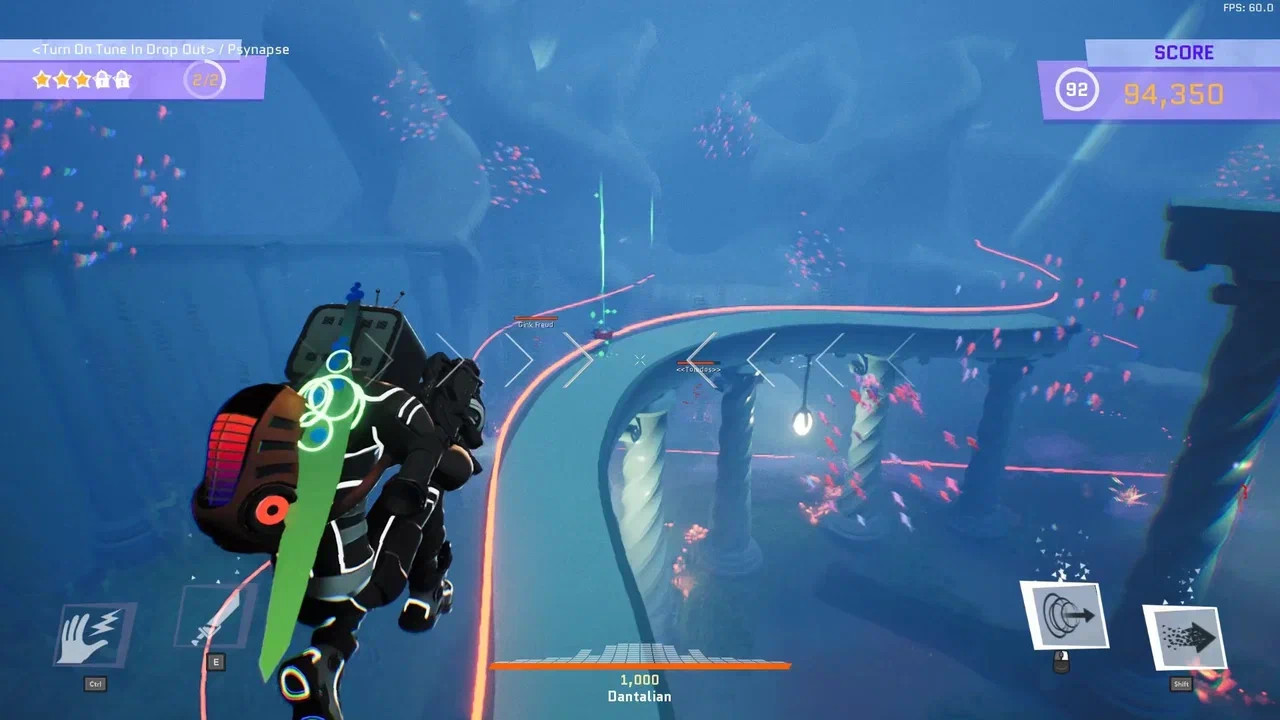The width and height of the screenshot is (1280, 720).
Task: Open the first locked star padlock icon
Action: tap(103, 78)
